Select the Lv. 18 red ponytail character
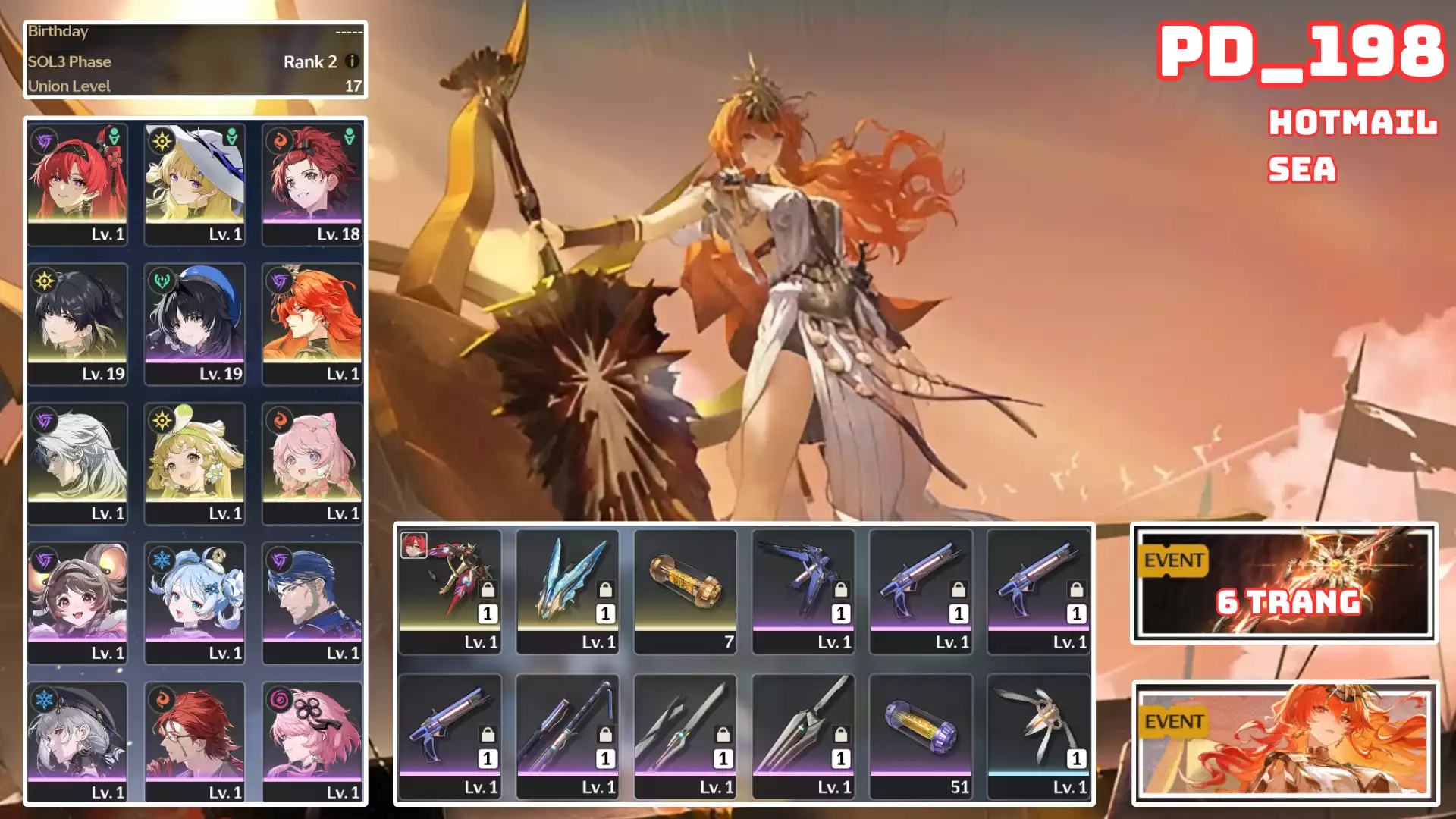This screenshot has width=1456, height=819. pyautogui.click(x=312, y=184)
